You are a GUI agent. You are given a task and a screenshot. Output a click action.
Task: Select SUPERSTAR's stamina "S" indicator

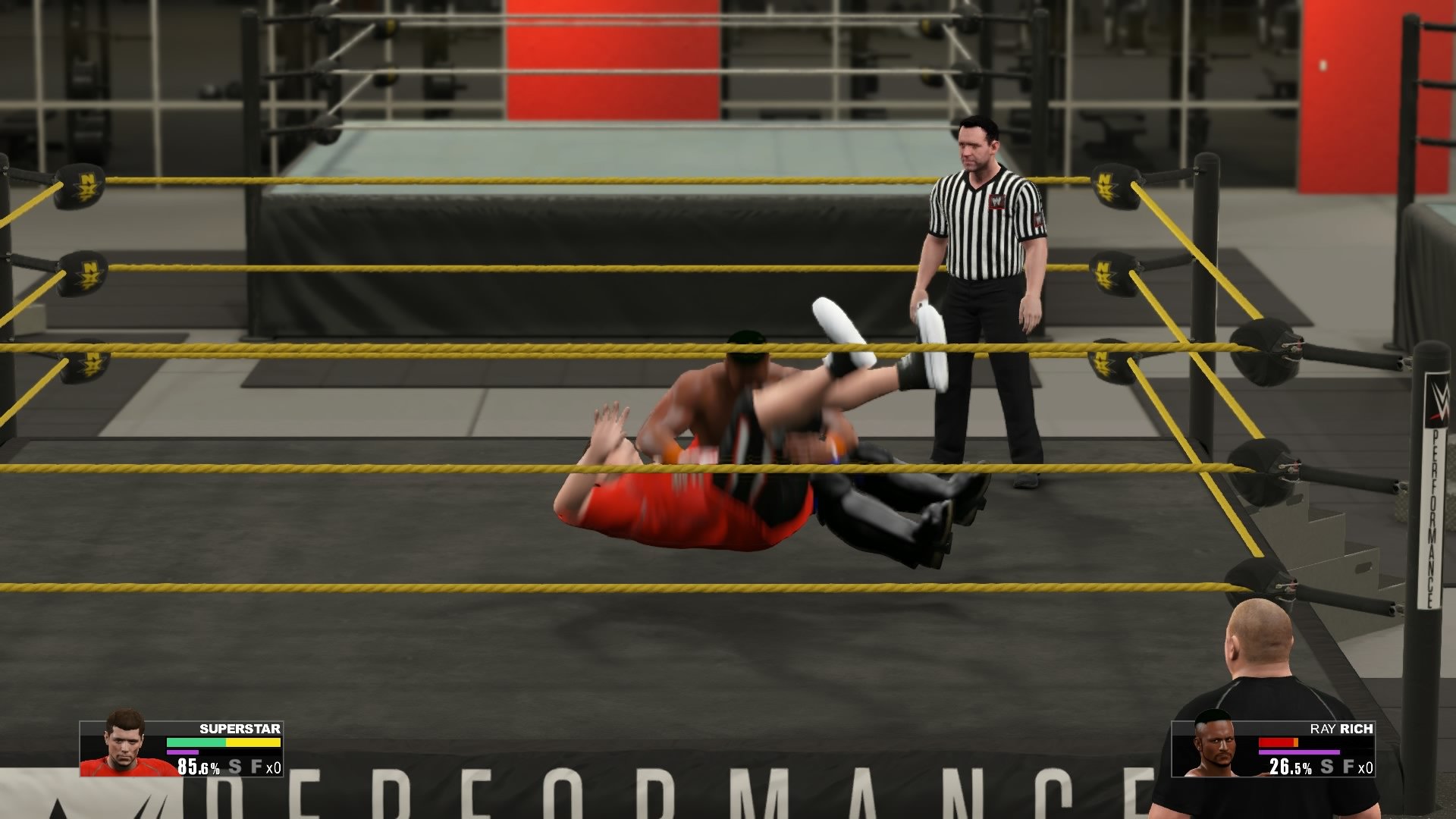click(234, 766)
